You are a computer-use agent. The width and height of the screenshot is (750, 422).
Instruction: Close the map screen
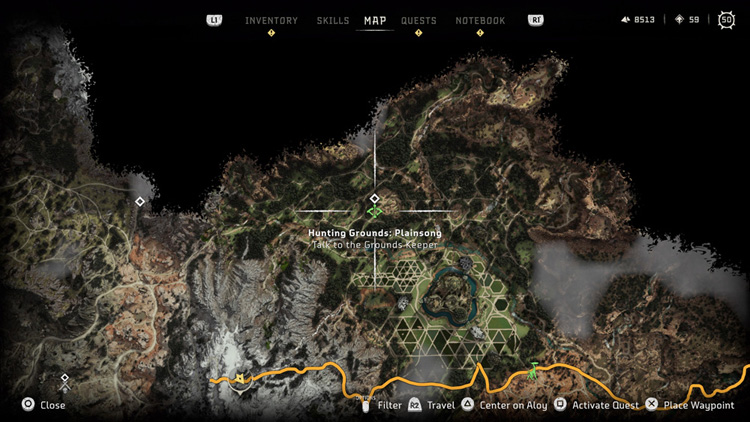pos(44,405)
